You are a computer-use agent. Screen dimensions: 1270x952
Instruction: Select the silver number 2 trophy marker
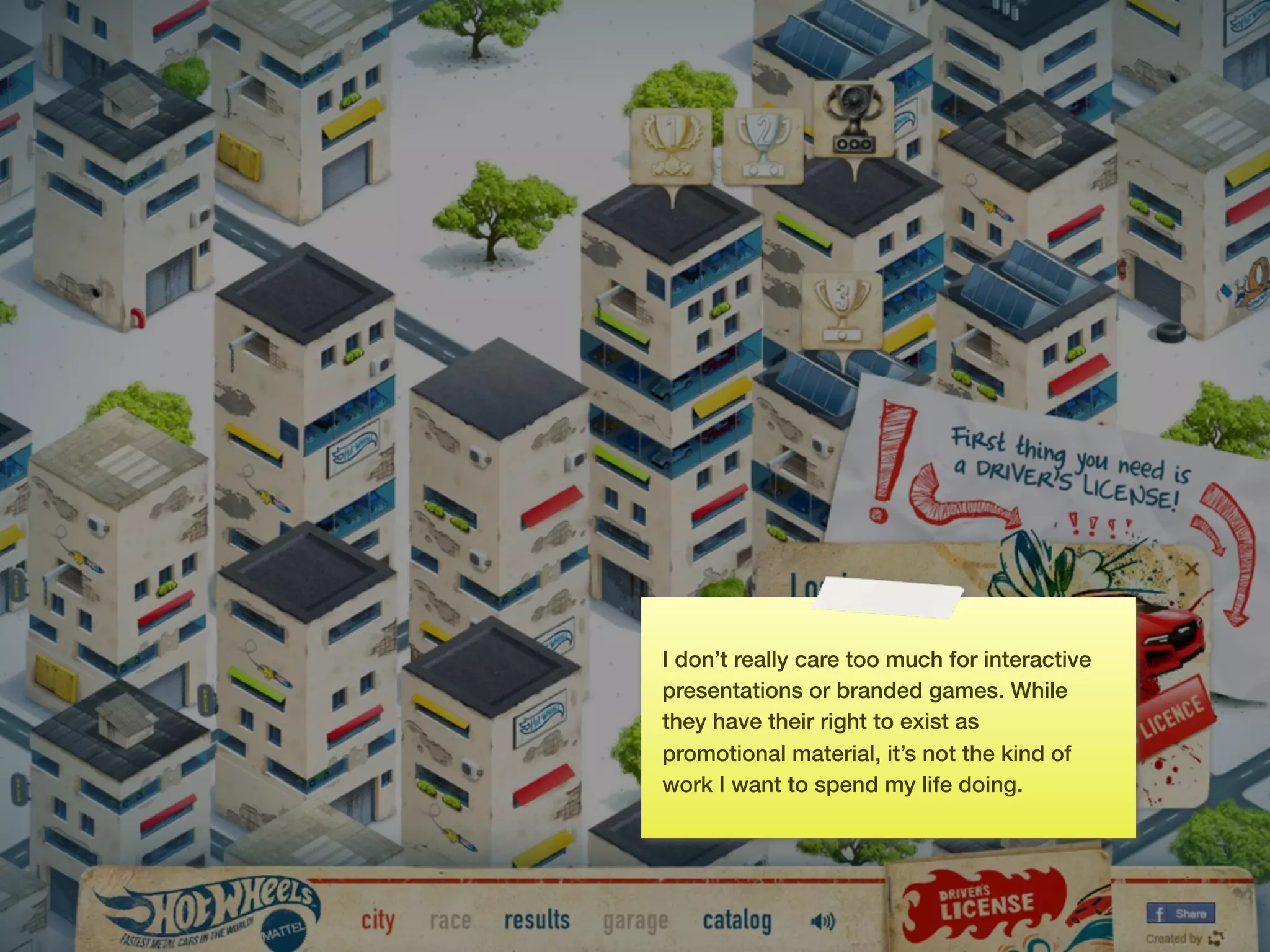point(763,147)
